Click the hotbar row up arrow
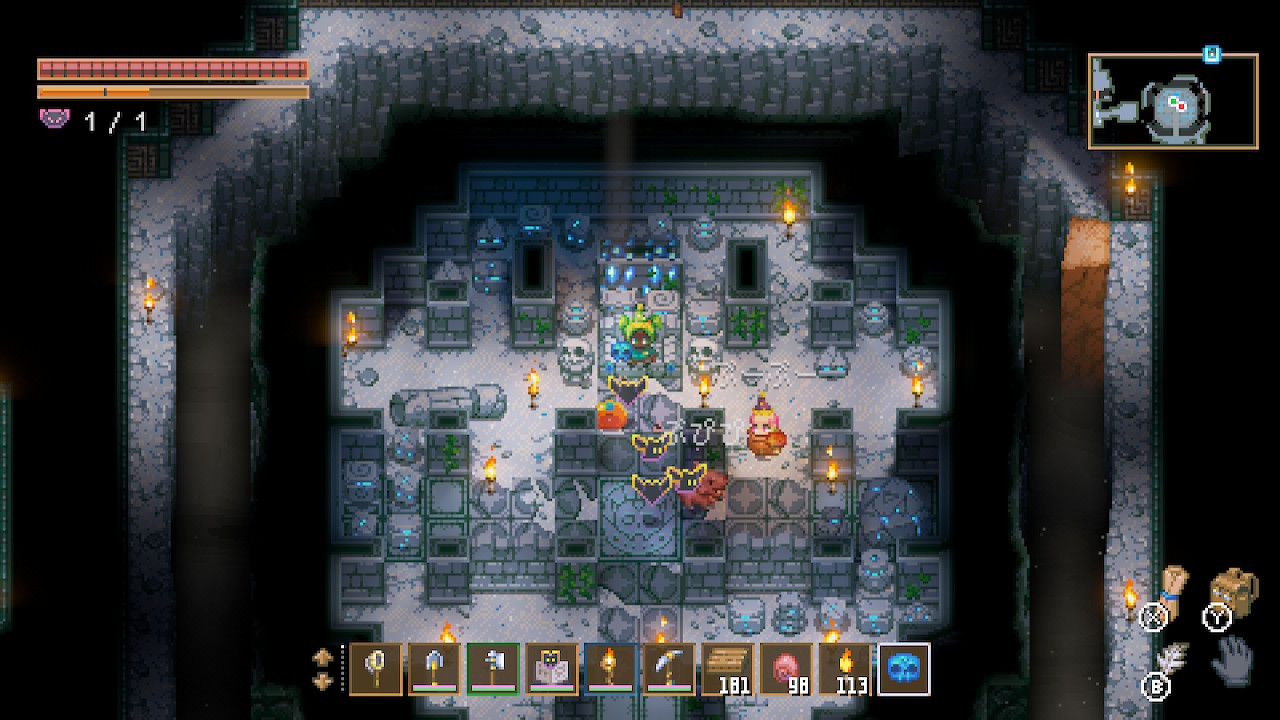 [324, 657]
